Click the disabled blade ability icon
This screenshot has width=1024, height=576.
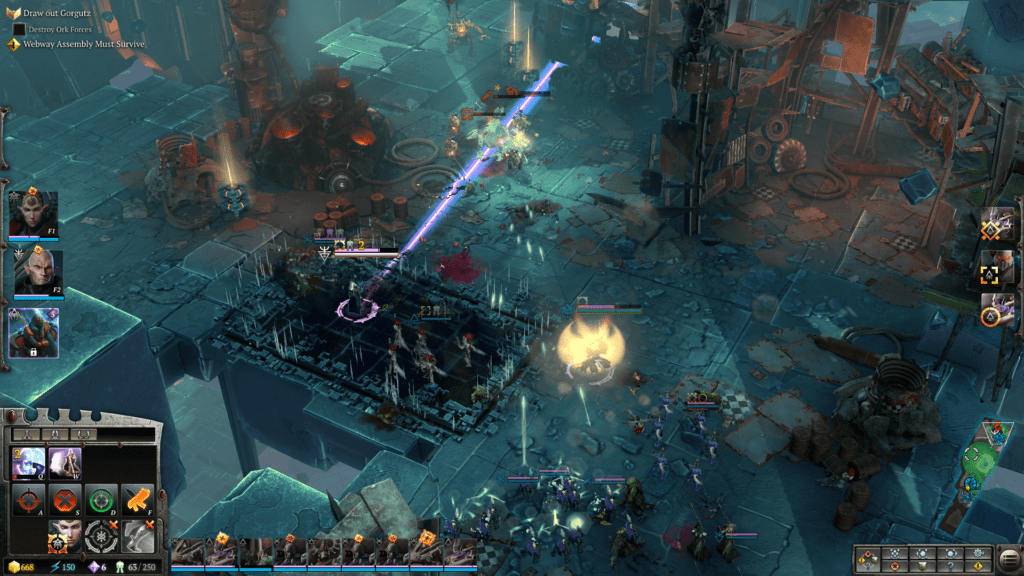(137, 536)
